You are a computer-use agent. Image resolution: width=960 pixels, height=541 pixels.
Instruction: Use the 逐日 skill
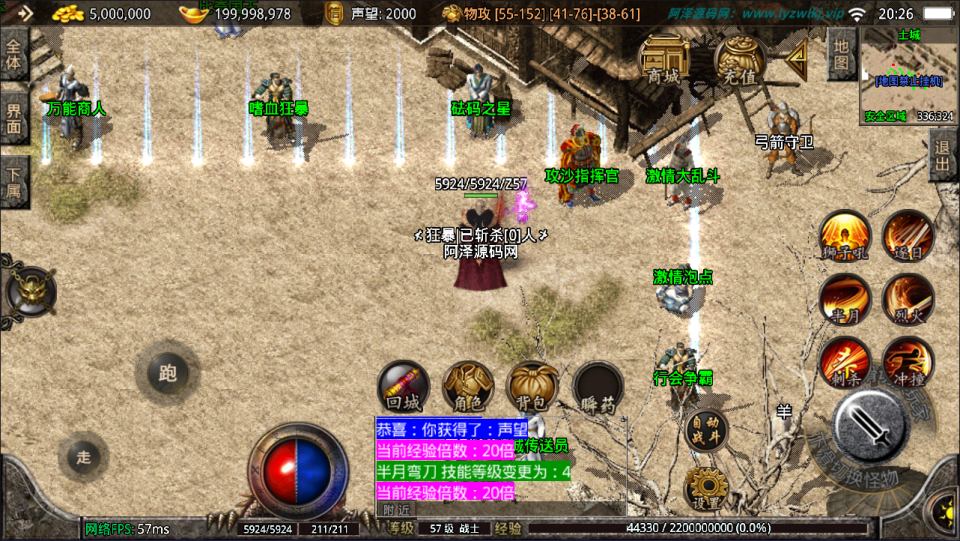click(x=908, y=236)
